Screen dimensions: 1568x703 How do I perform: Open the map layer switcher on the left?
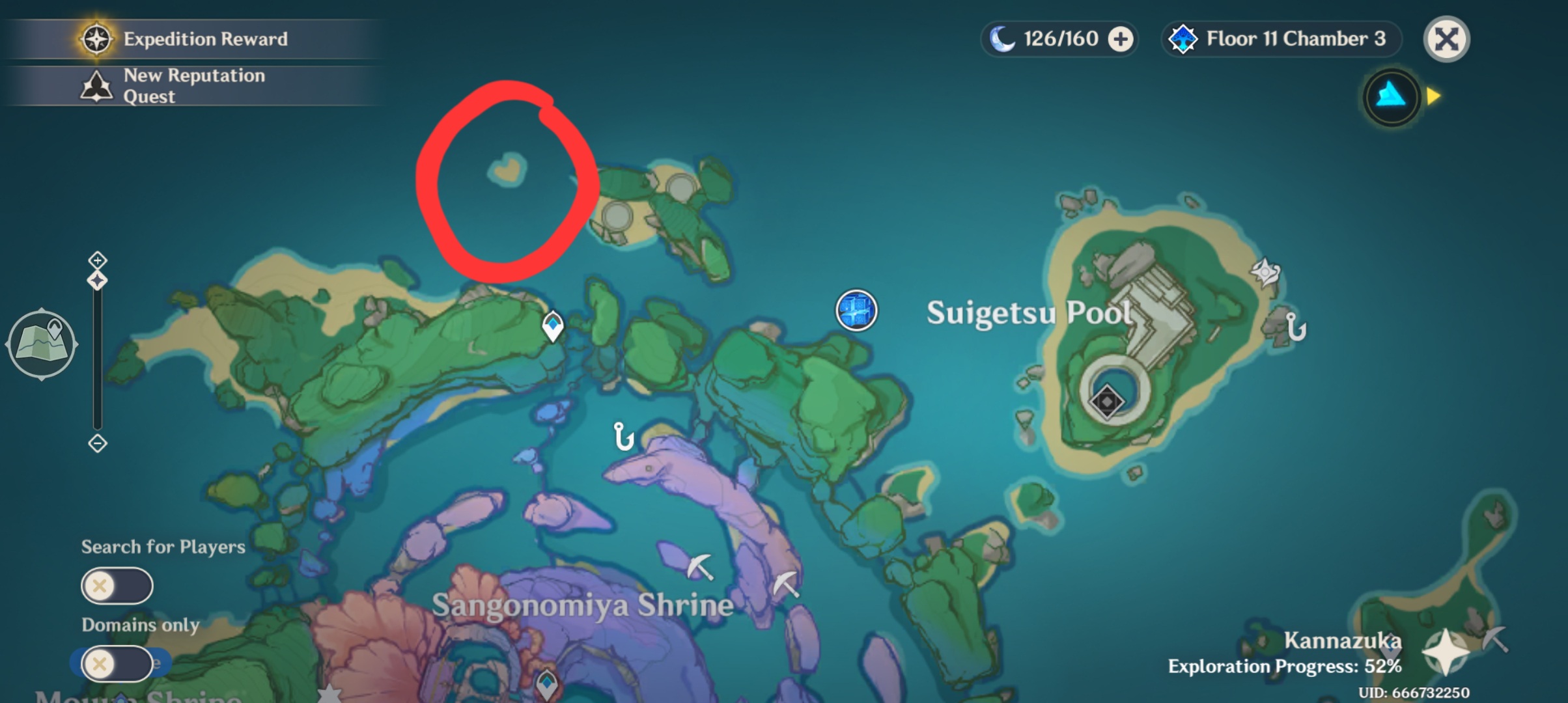pyautogui.click(x=42, y=344)
